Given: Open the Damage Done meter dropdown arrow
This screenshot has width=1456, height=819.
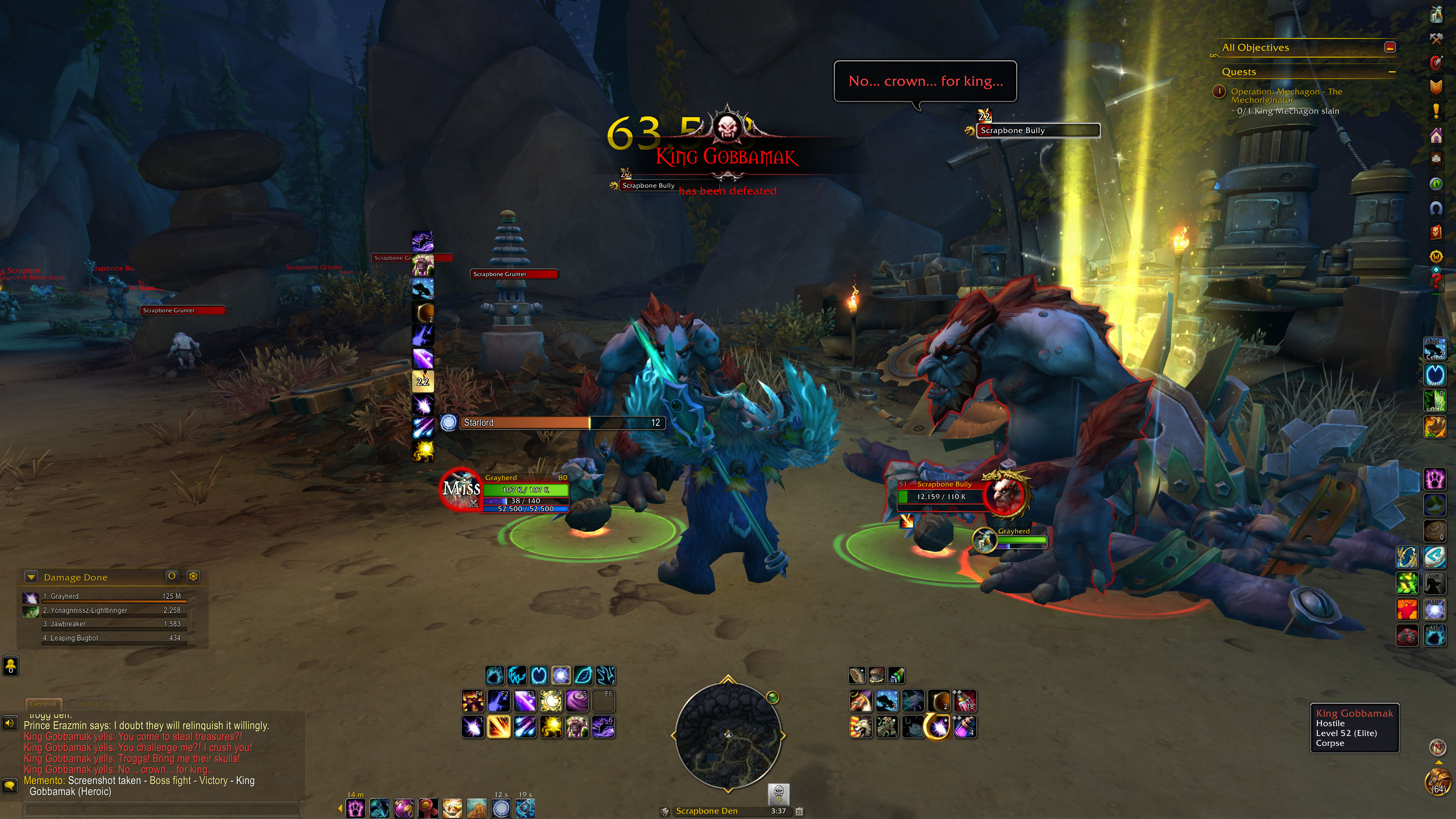Looking at the screenshot, I should click(31, 577).
